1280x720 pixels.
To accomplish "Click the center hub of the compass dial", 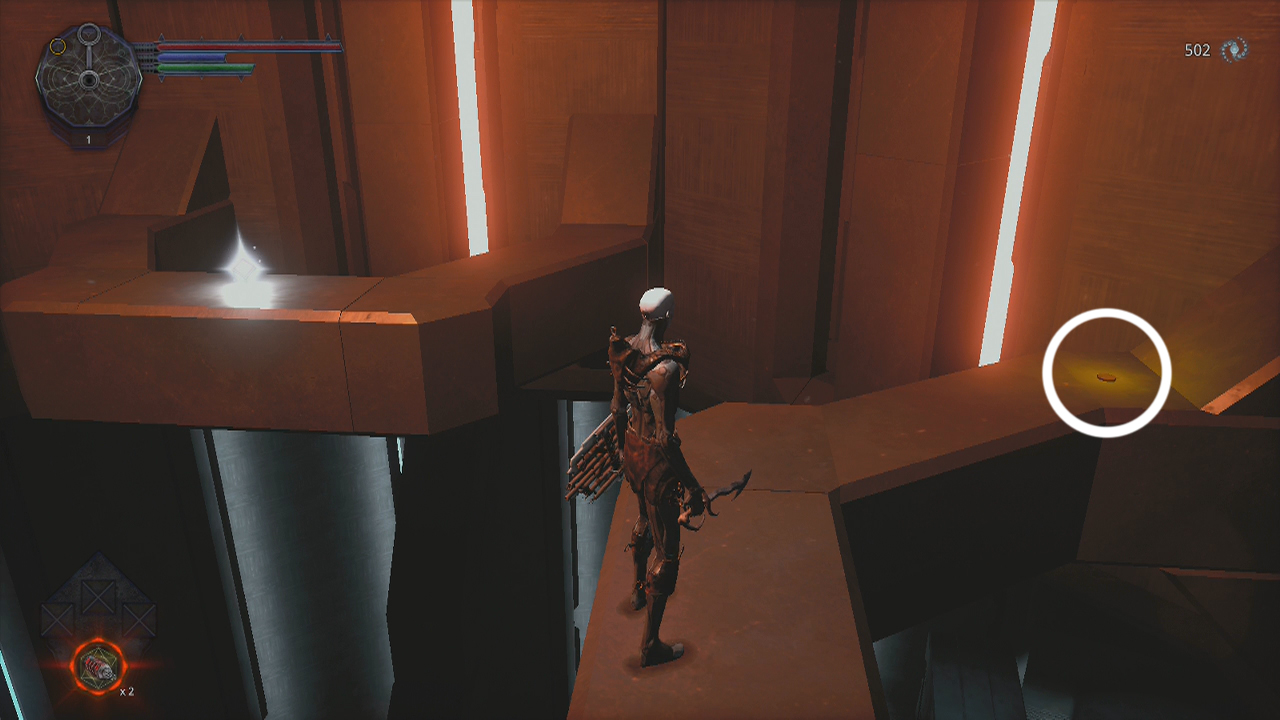I will [x=89, y=80].
